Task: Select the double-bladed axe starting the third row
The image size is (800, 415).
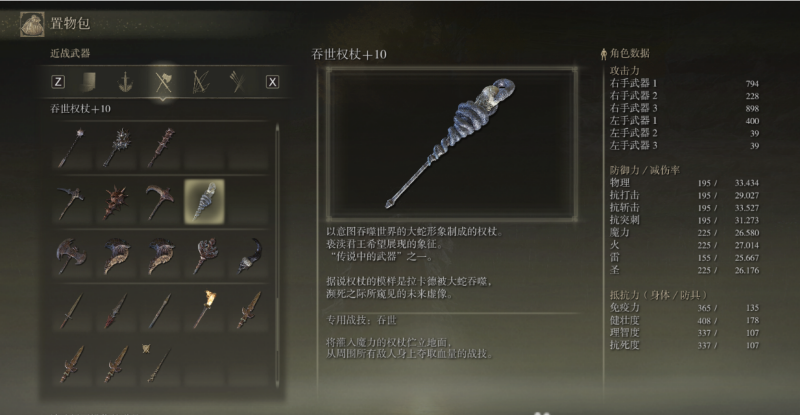Action: 68,254
